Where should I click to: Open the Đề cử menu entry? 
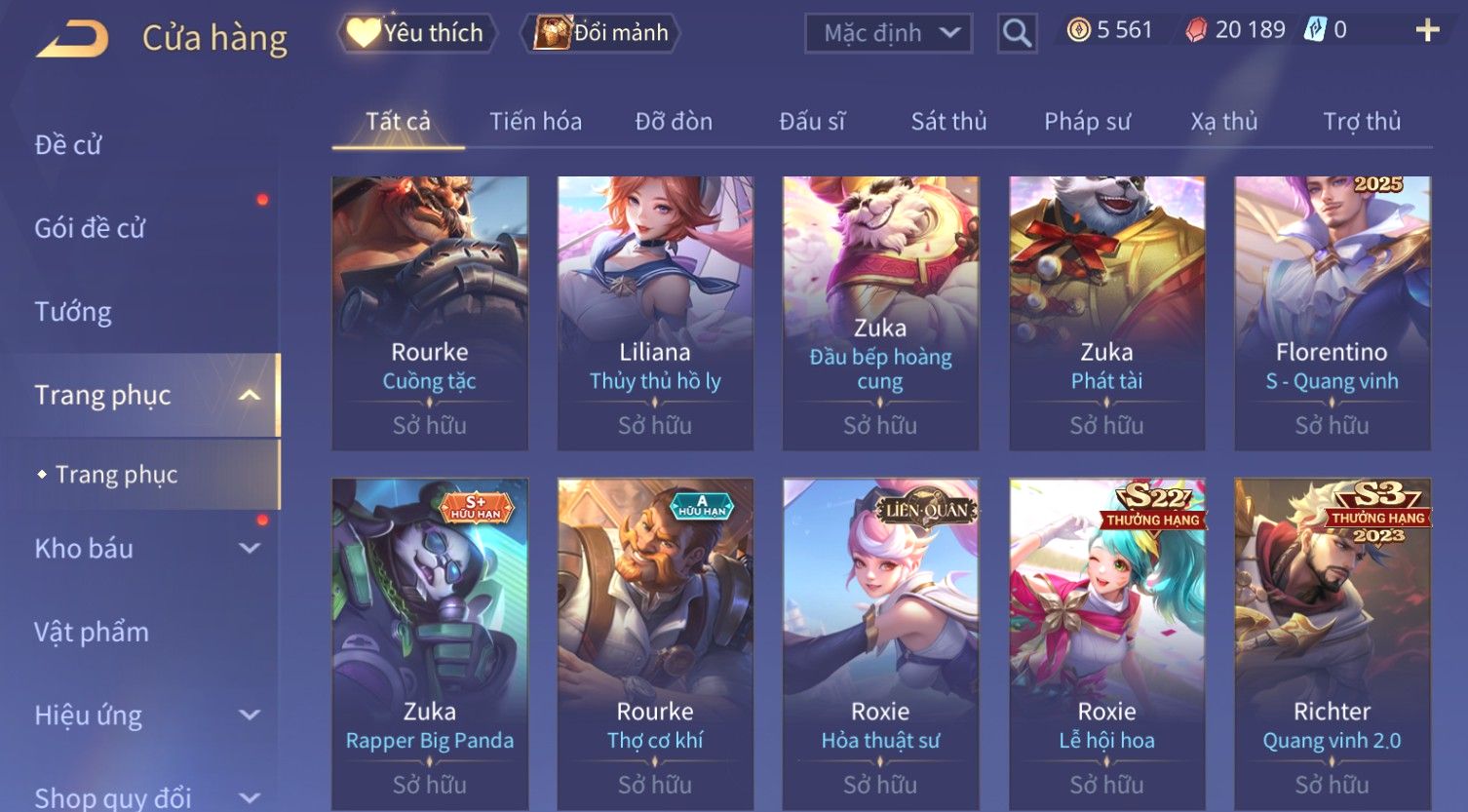coord(68,145)
